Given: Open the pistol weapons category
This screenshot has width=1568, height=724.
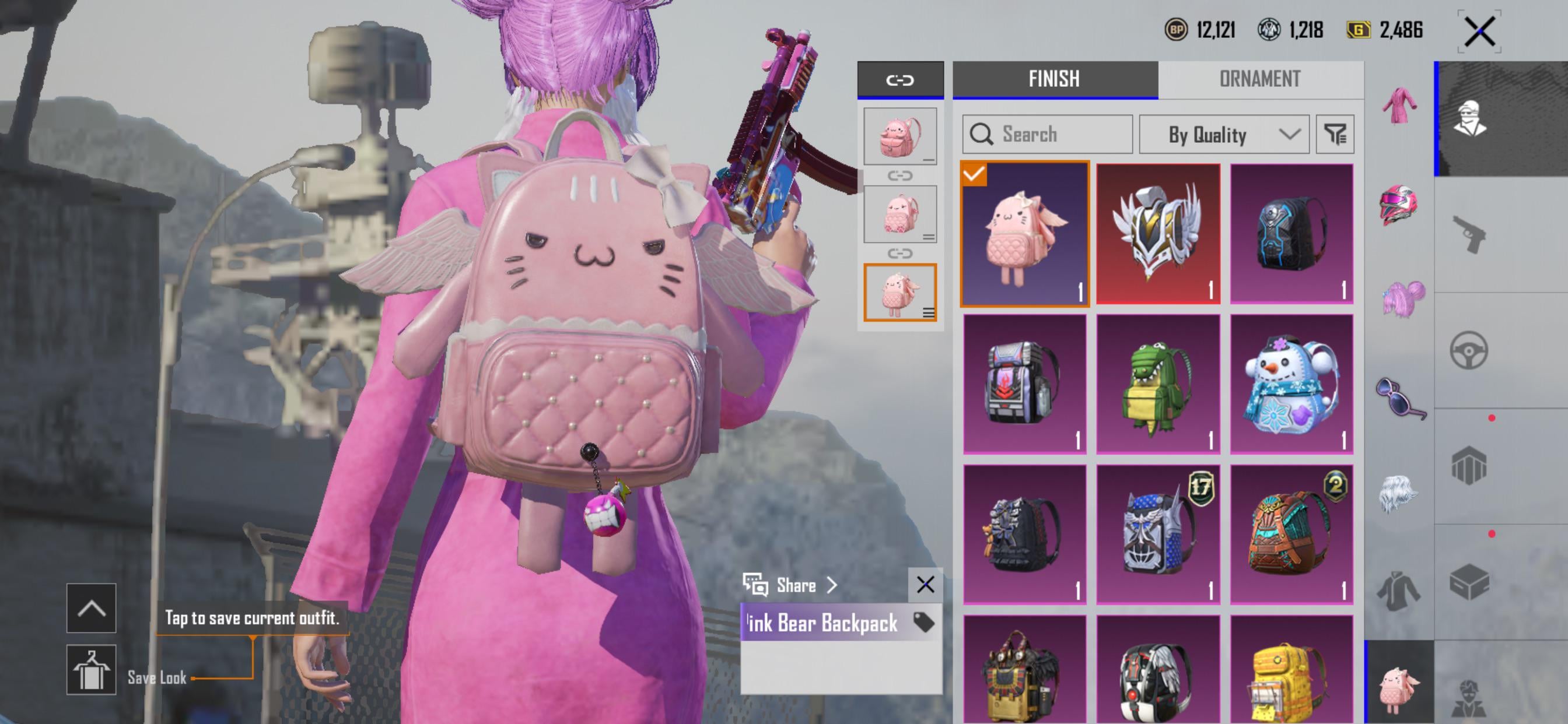Looking at the screenshot, I should click(1469, 234).
